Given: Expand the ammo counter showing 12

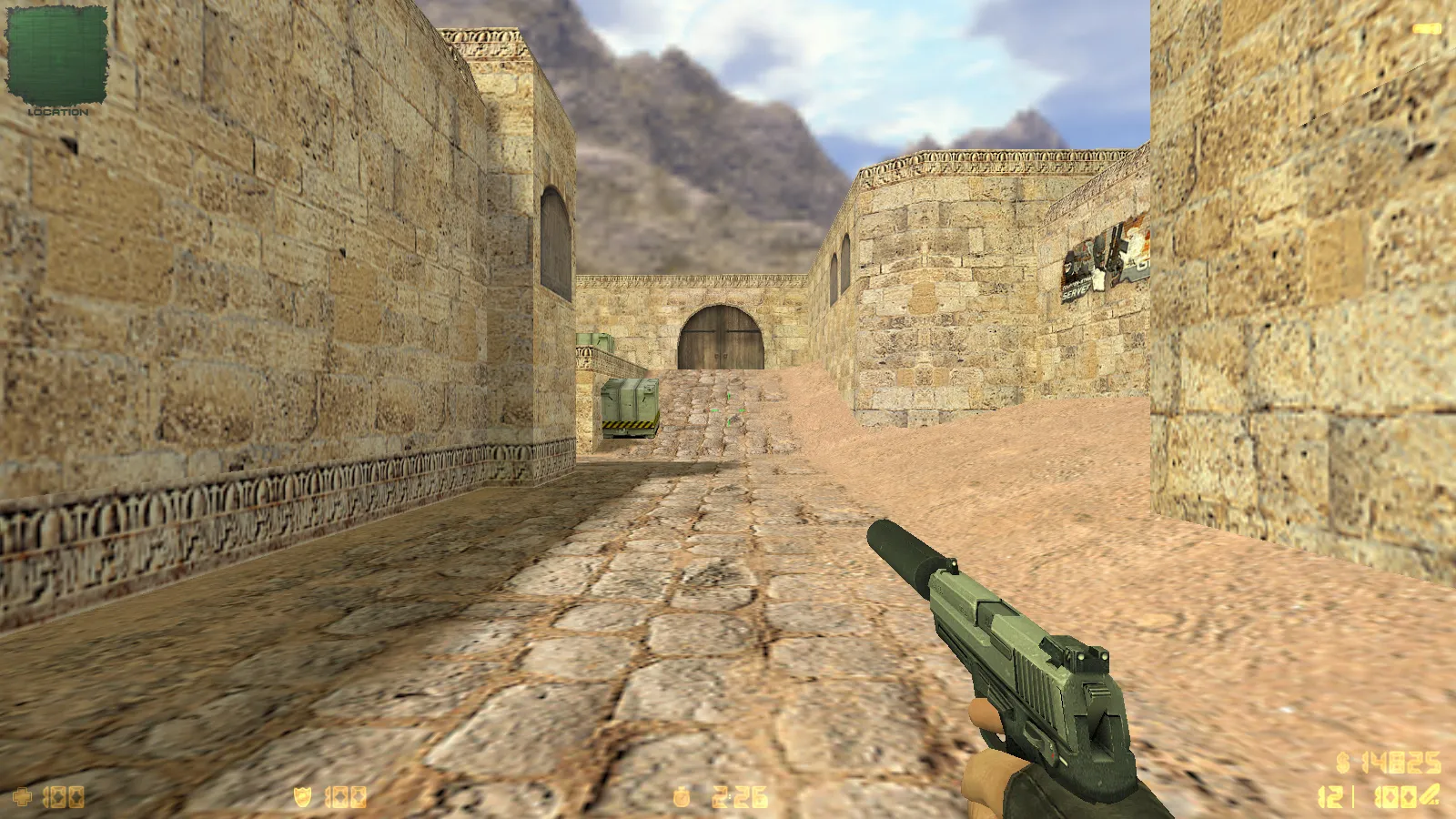Looking at the screenshot, I should (x=1330, y=795).
